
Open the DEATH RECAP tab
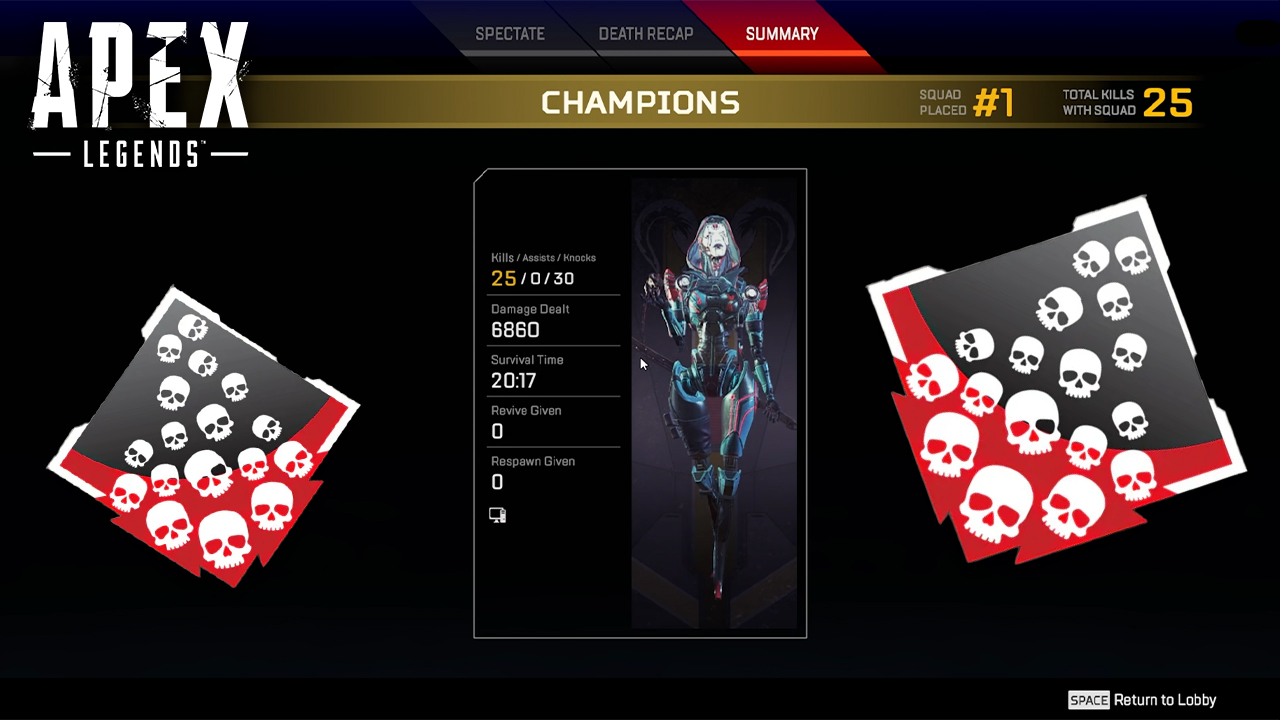click(646, 33)
